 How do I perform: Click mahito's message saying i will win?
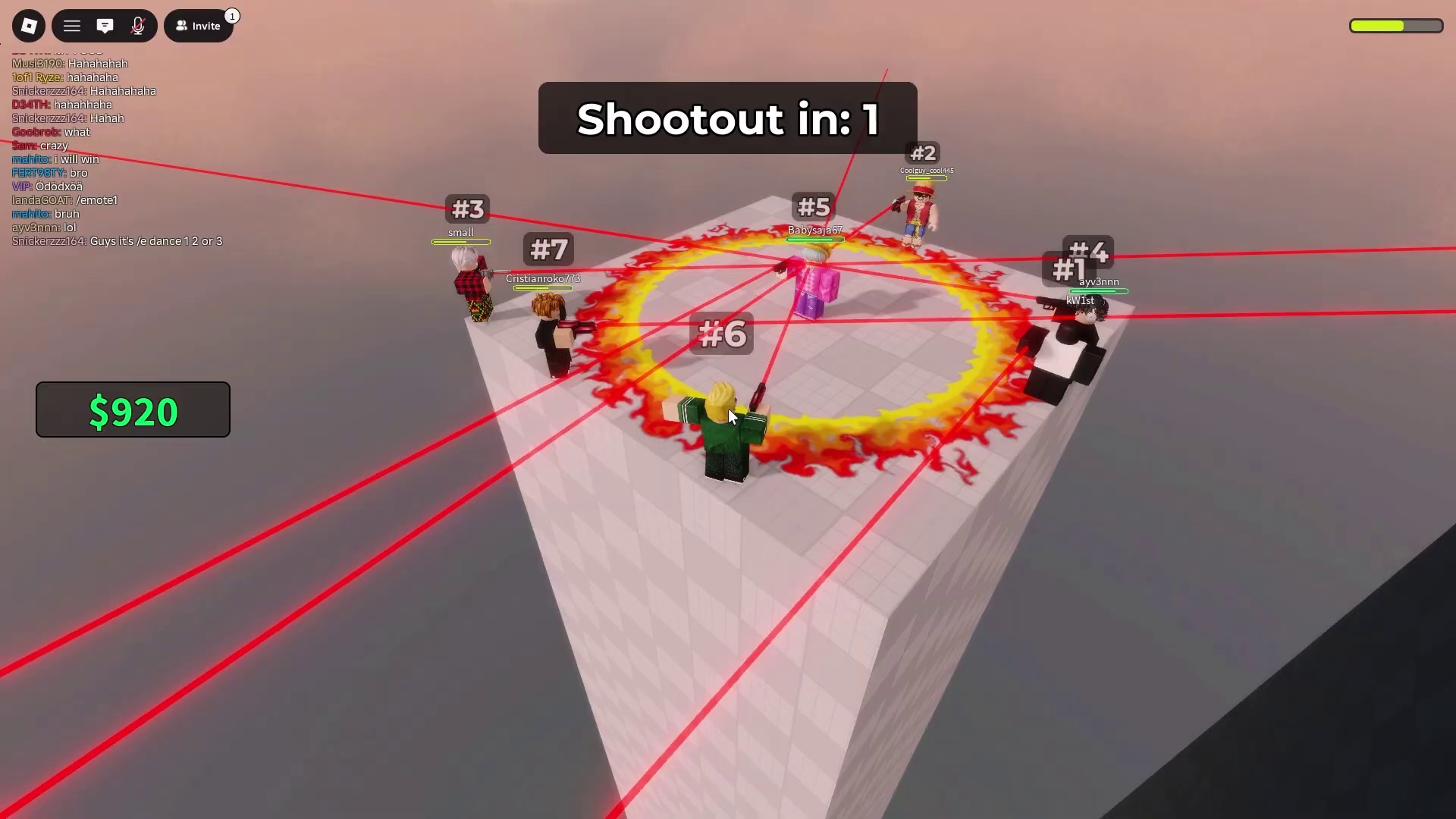[x=55, y=159]
